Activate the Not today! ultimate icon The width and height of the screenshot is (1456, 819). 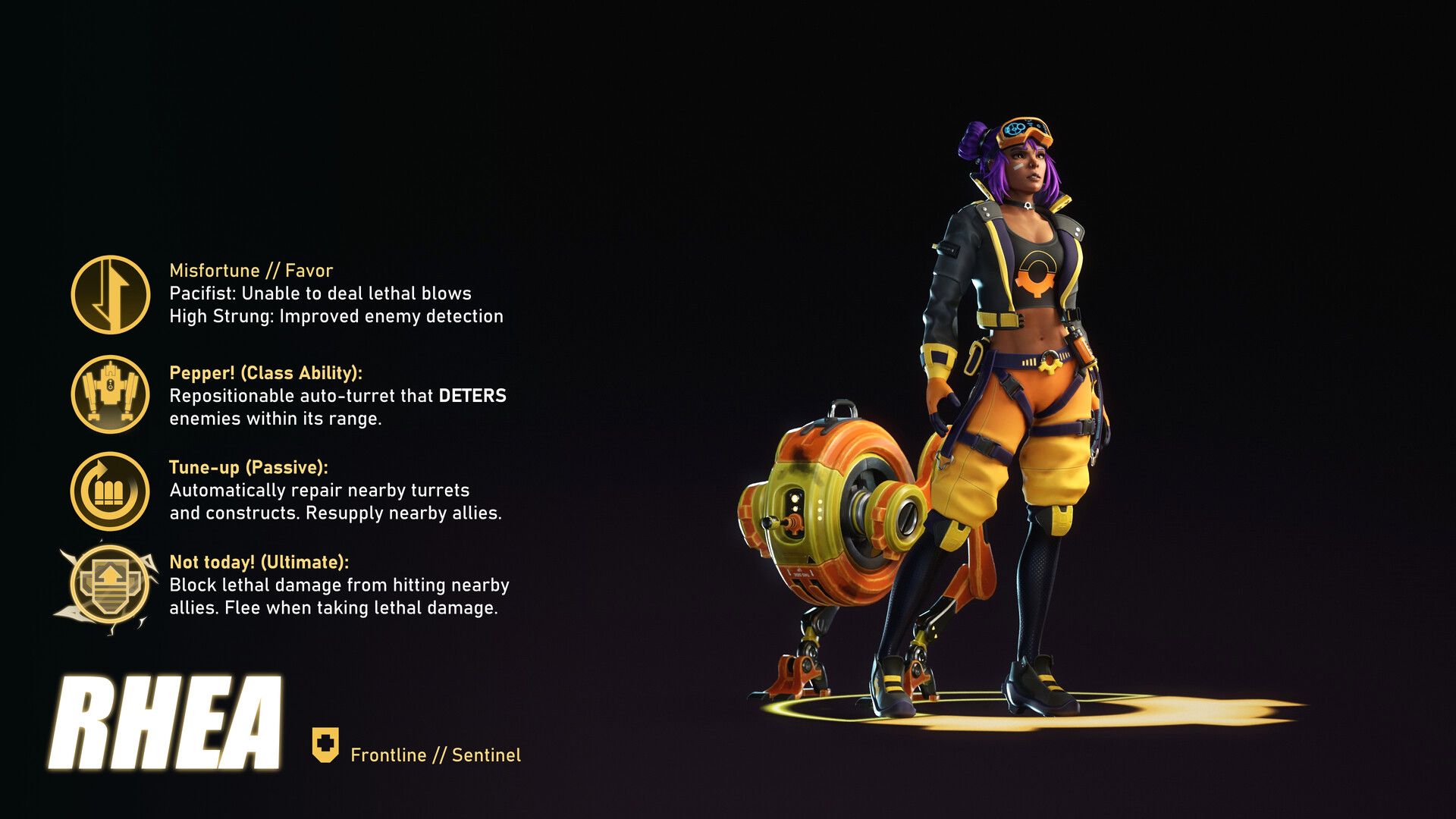pos(110,585)
